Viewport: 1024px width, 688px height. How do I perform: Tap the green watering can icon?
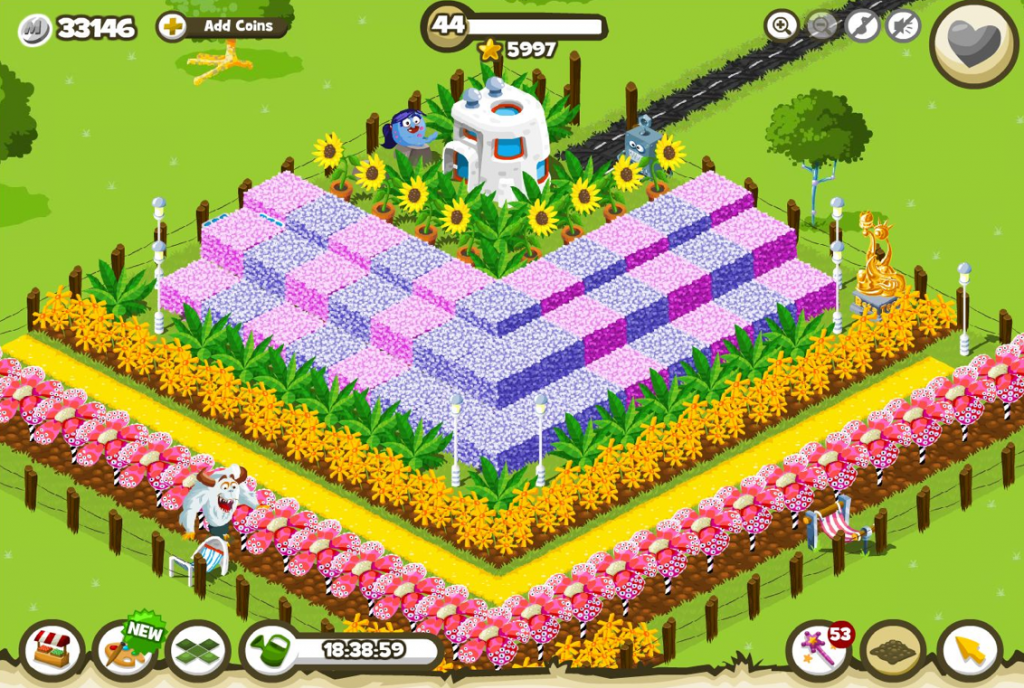pyautogui.click(x=271, y=651)
